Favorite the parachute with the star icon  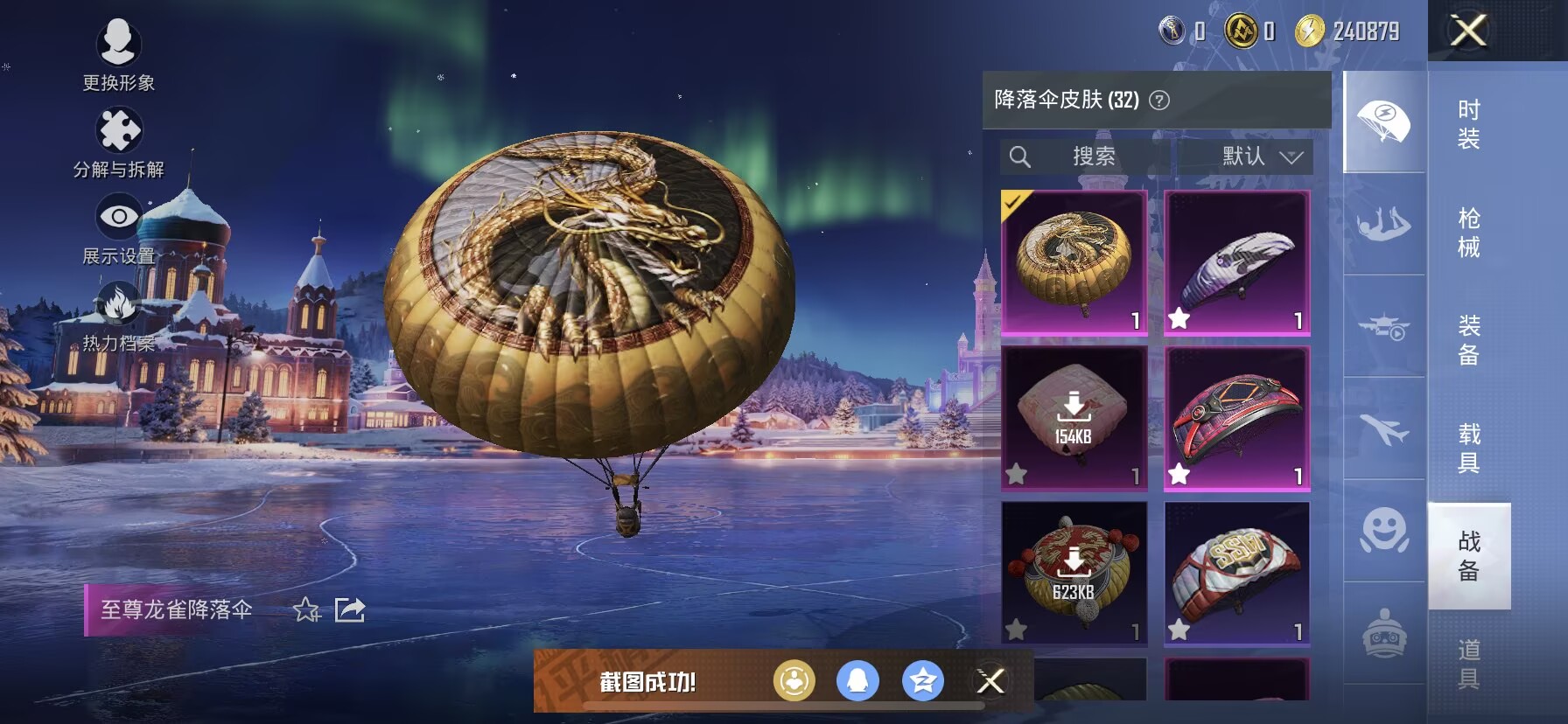click(307, 609)
